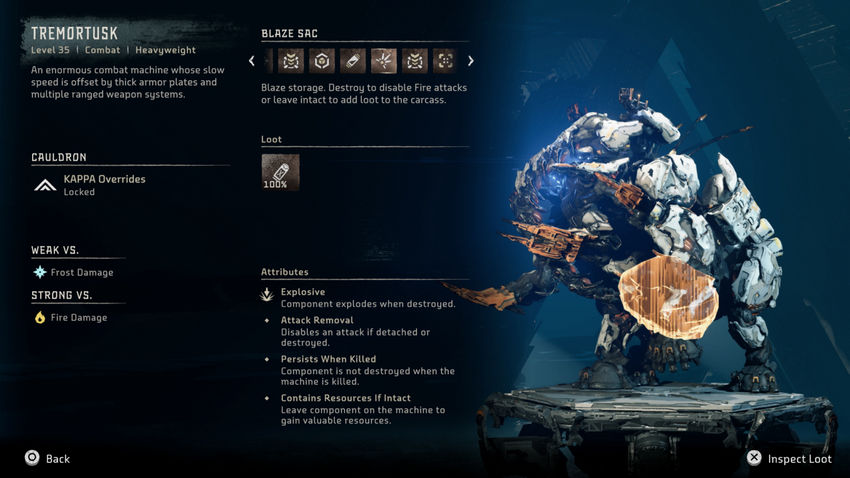Select the targeting reticle component icon
Viewport: 850px width, 478px height.
coord(444,61)
